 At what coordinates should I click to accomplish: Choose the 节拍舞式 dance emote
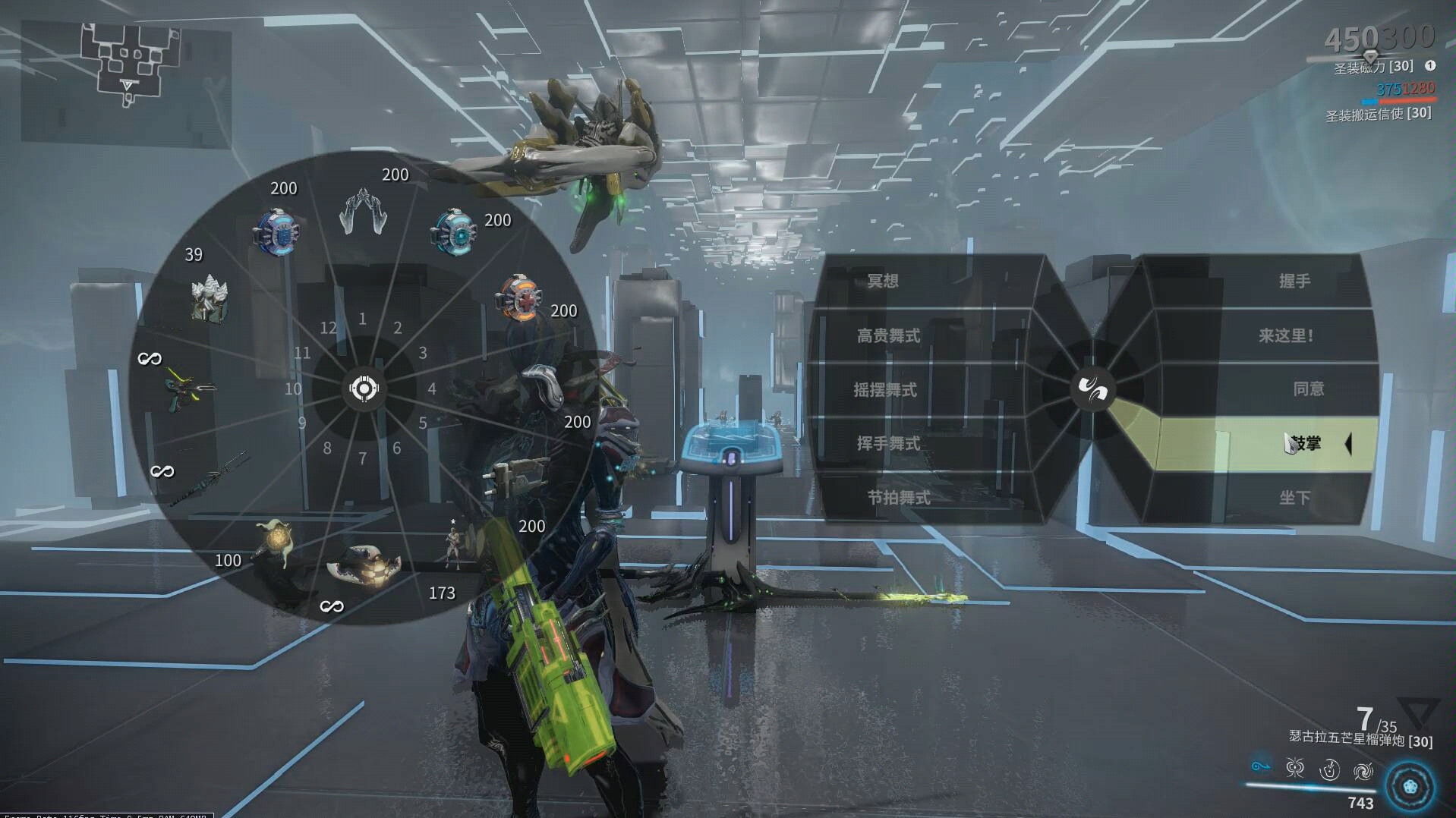click(x=899, y=498)
